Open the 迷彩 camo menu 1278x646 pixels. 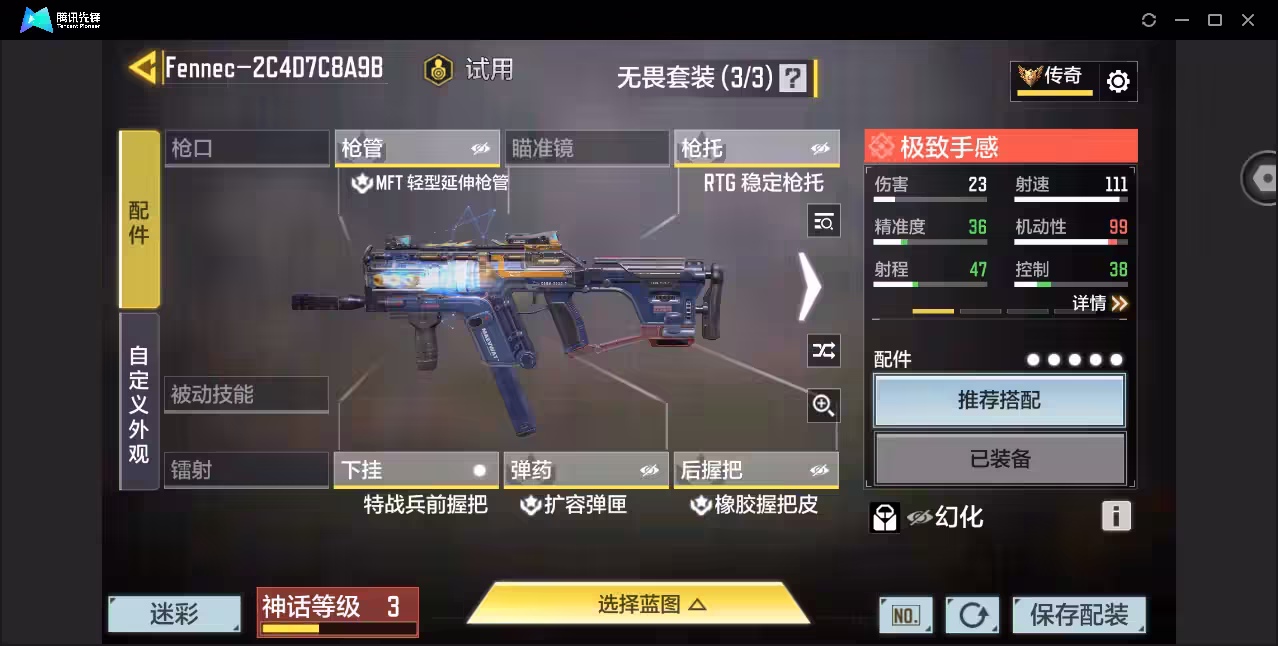pos(174,613)
